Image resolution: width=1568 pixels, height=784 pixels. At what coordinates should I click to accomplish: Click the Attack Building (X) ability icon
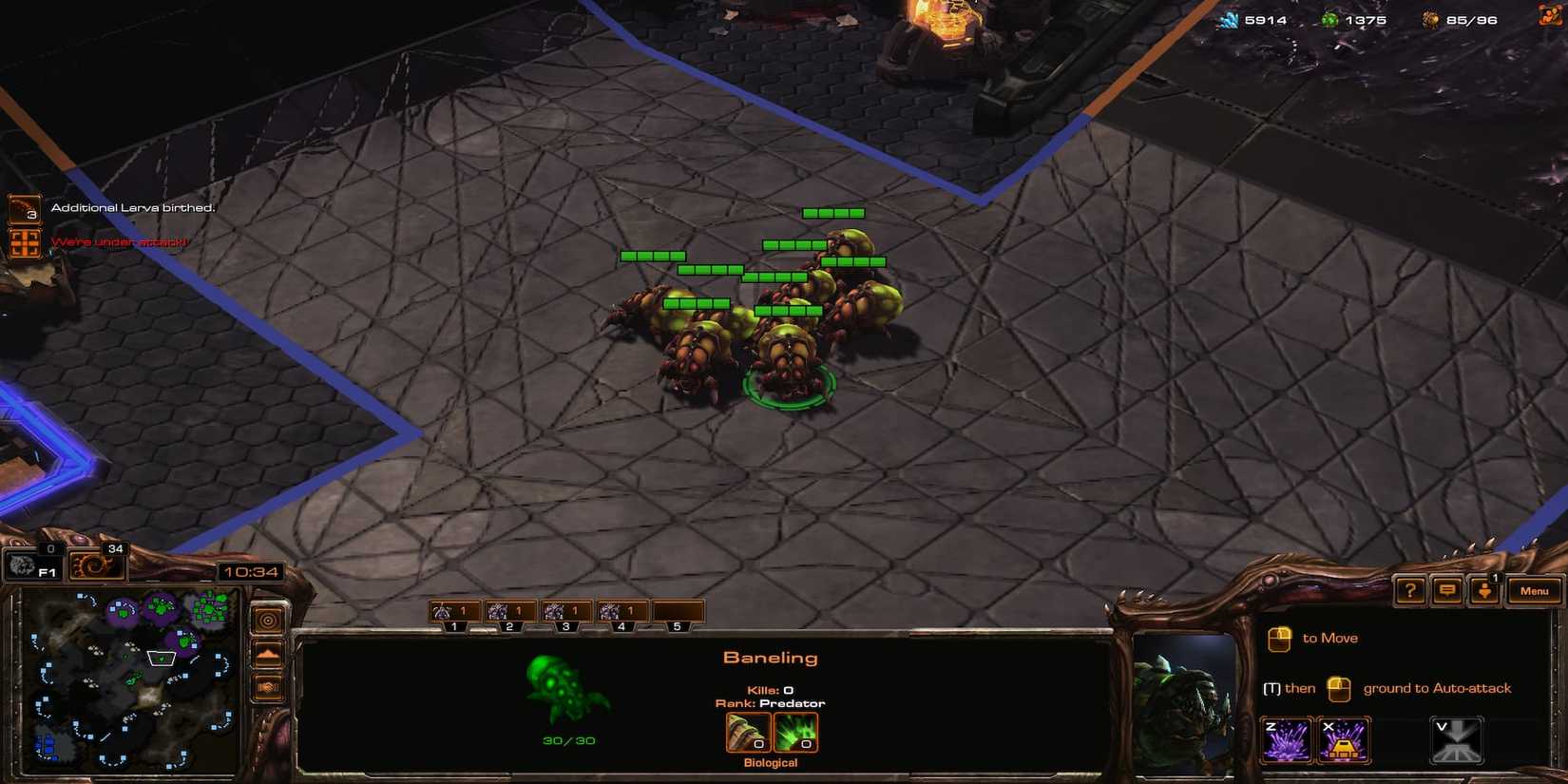click(x=1343, y=738)
